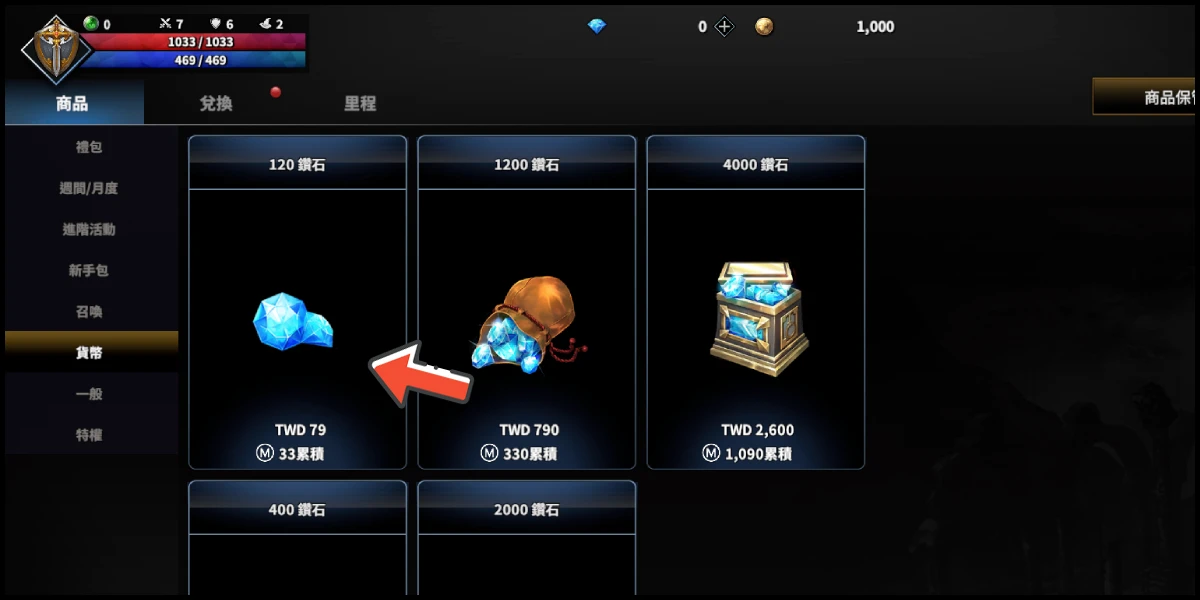Choose the 進階活動 category

(90, 229)
